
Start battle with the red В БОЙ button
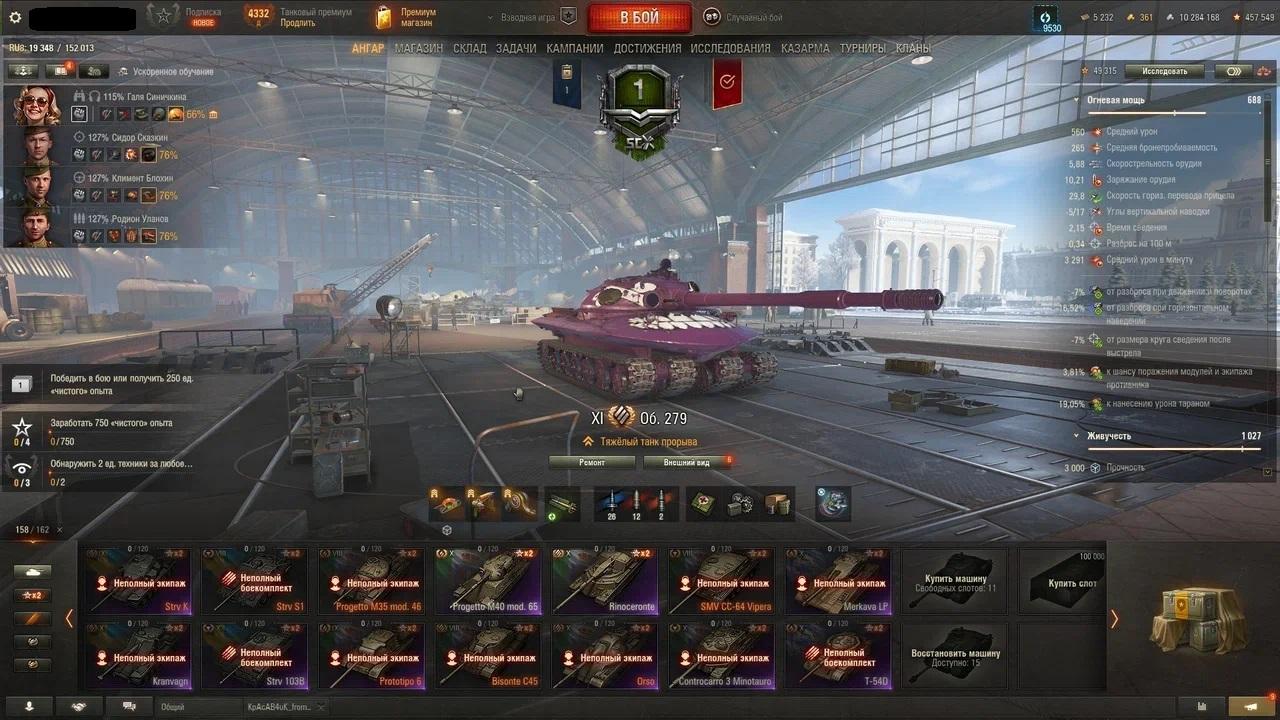(639, 18)
